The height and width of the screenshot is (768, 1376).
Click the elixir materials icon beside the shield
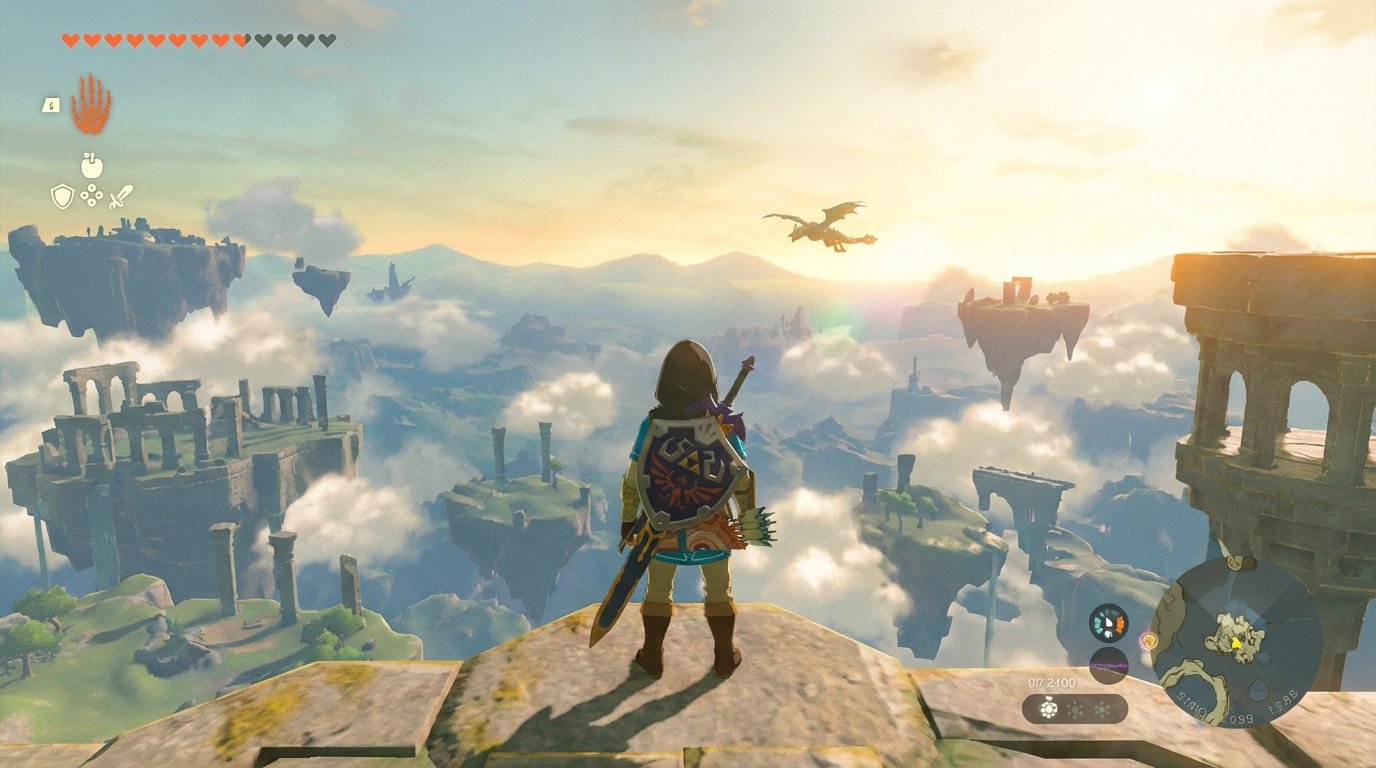(x=91, y=195)
